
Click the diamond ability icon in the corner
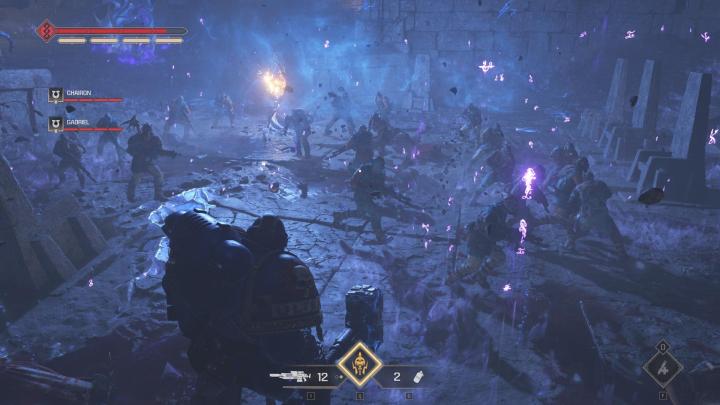point(662,368)
